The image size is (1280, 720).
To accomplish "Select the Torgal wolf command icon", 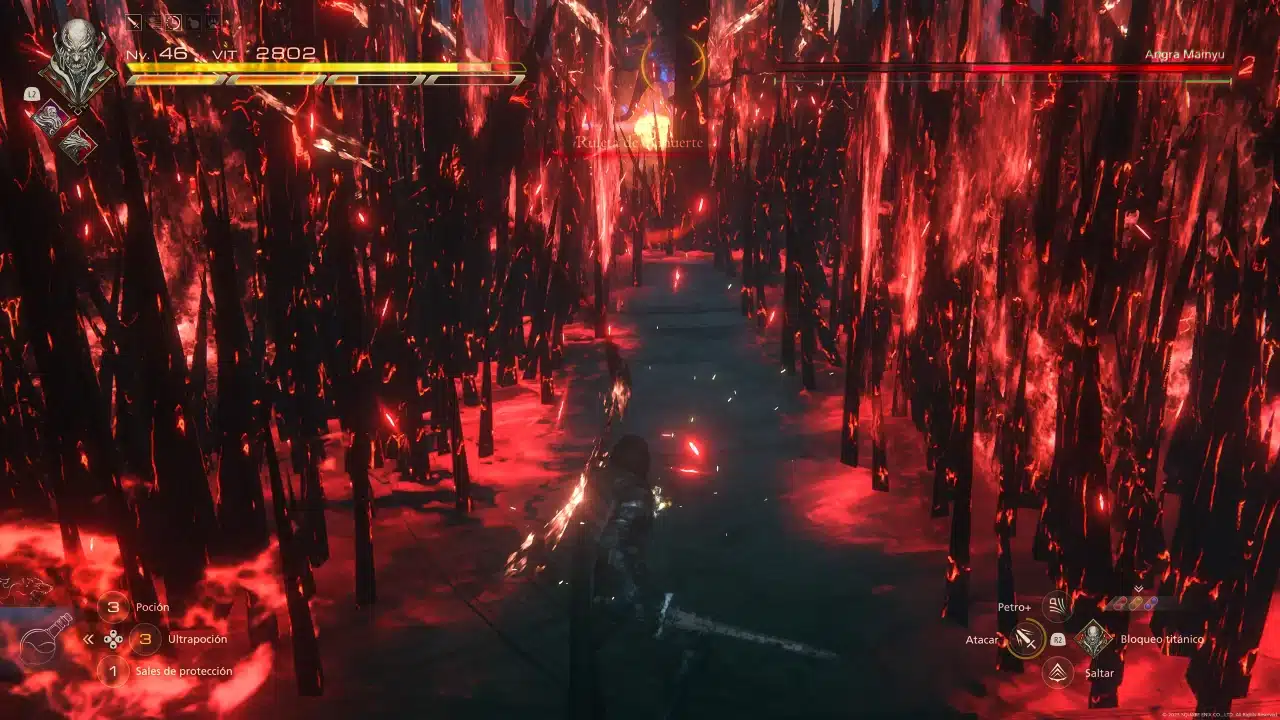I will pos(26,589).
